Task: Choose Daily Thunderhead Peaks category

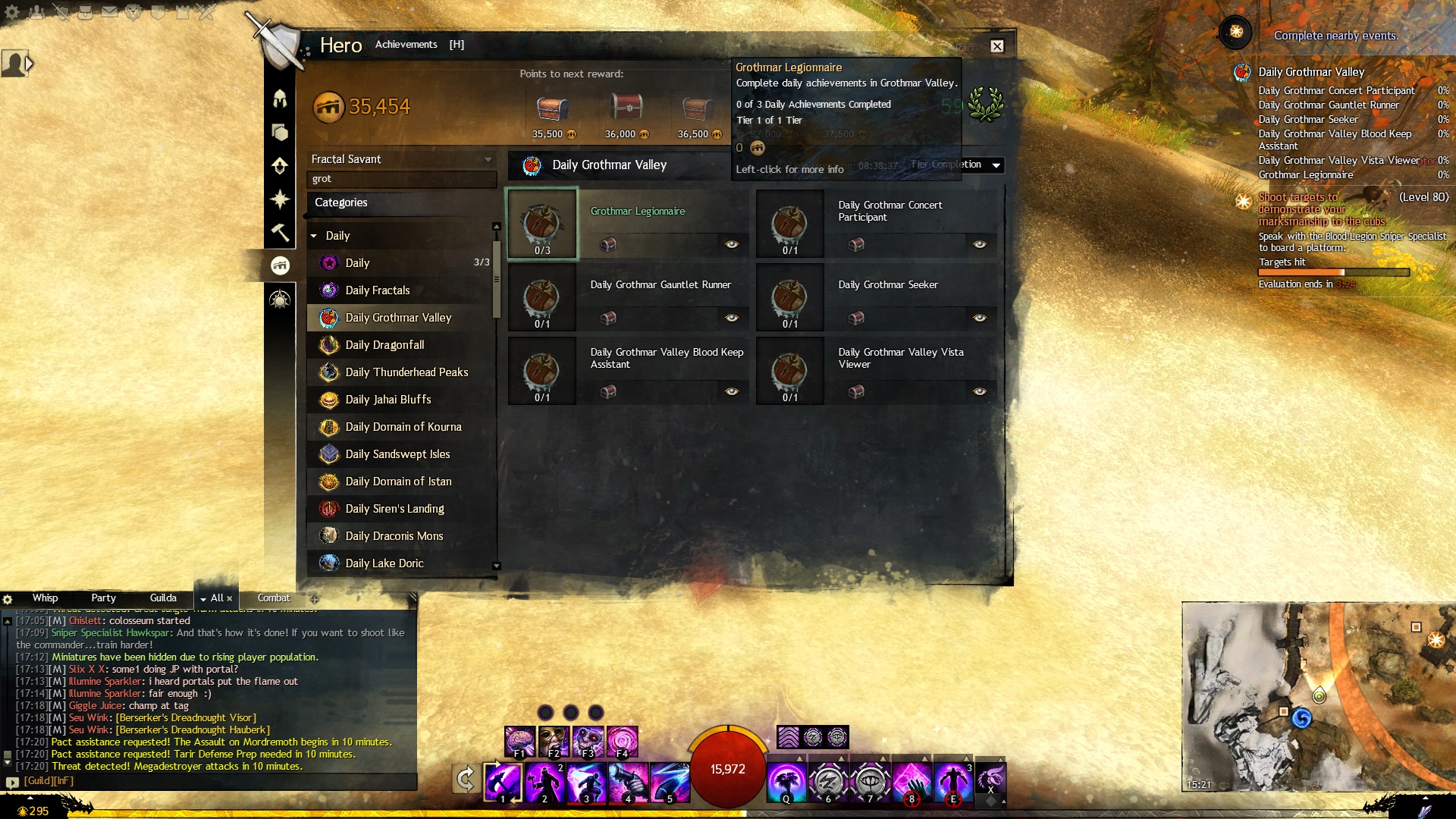Action: 406,372
